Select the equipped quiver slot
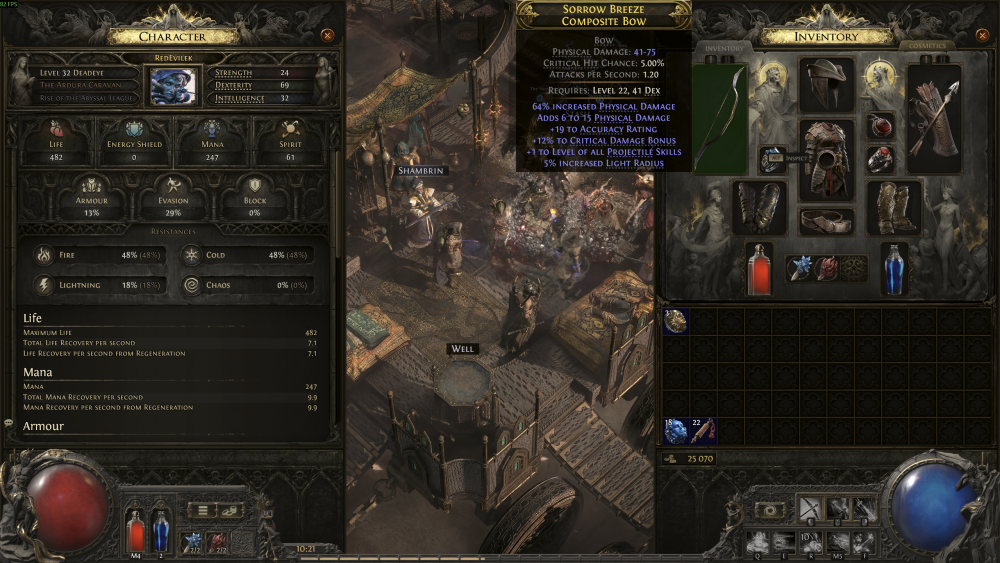Viewport: 1000px width, 563px height. click(x=934, y=118)
